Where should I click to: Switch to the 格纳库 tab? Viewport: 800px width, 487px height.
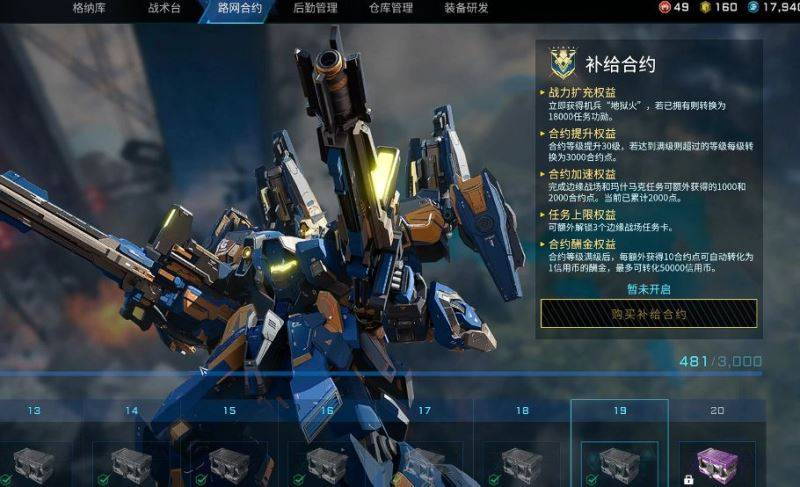(x=92, y=8)
